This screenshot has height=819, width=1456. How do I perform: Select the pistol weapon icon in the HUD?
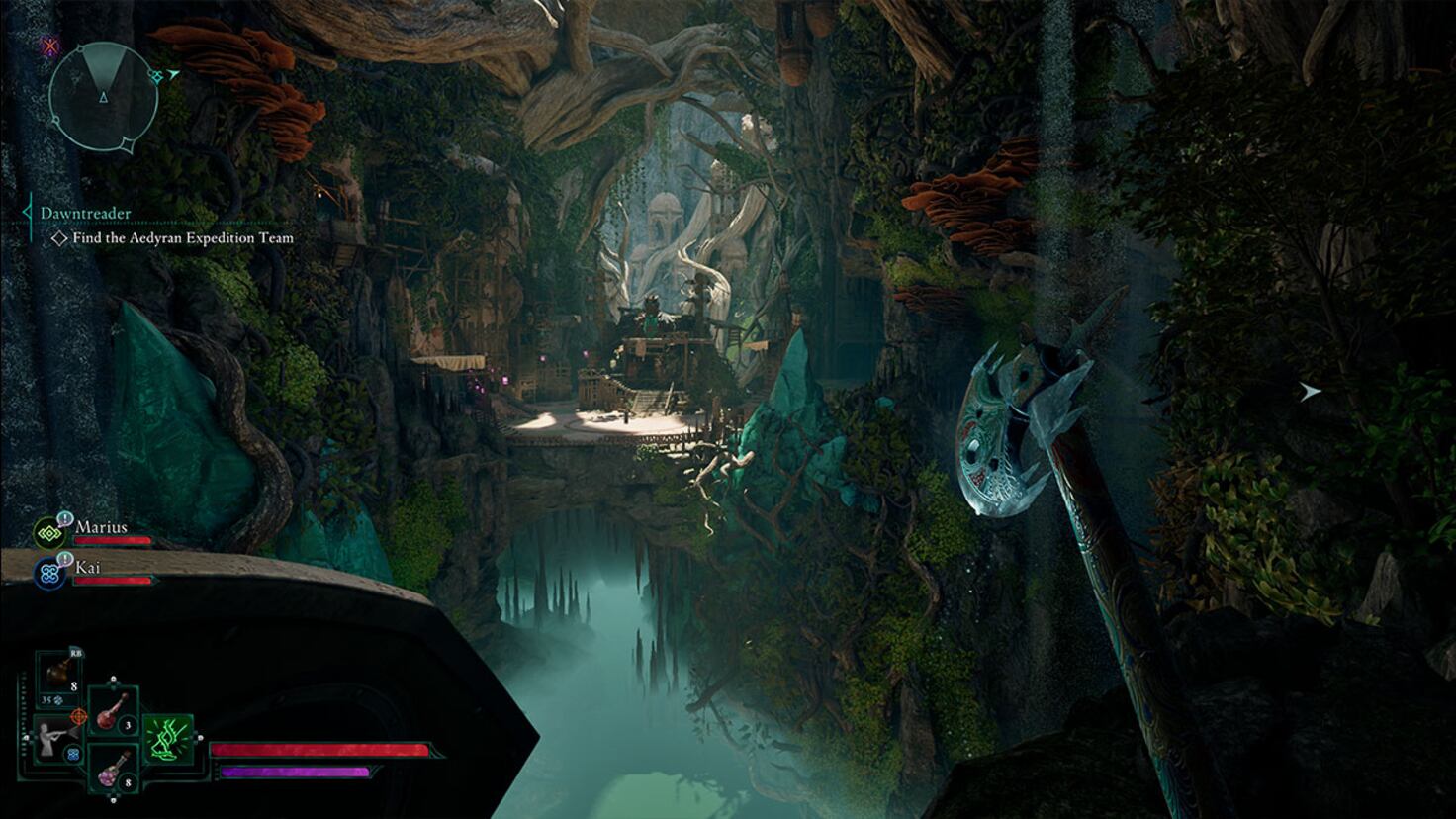pyautogui.click(x=47, y=744)
